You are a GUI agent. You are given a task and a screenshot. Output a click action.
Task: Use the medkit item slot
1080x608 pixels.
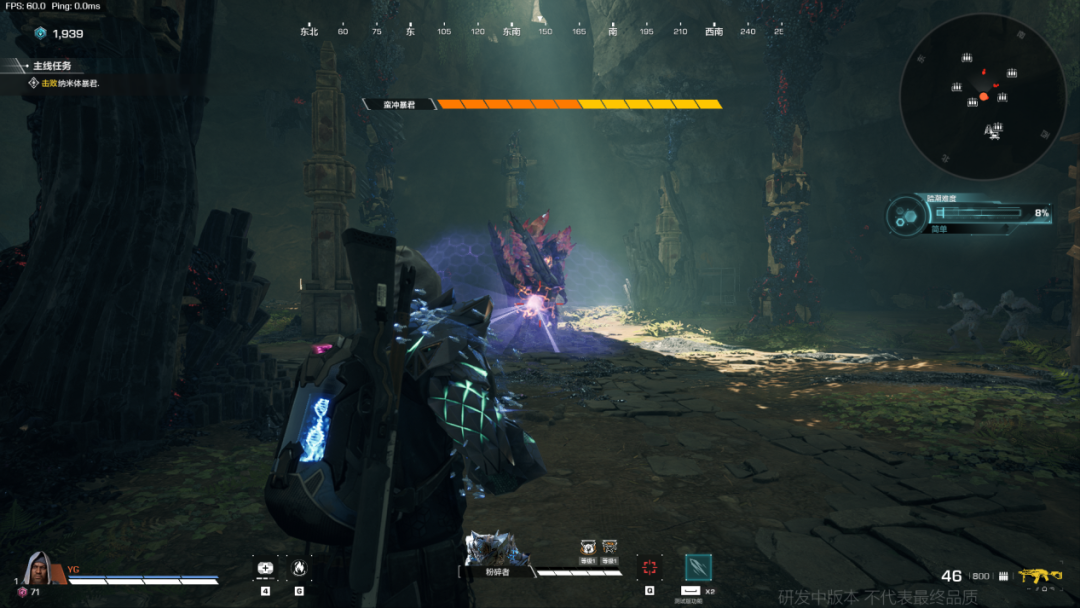pyautogui.click(x=265, y=568)
